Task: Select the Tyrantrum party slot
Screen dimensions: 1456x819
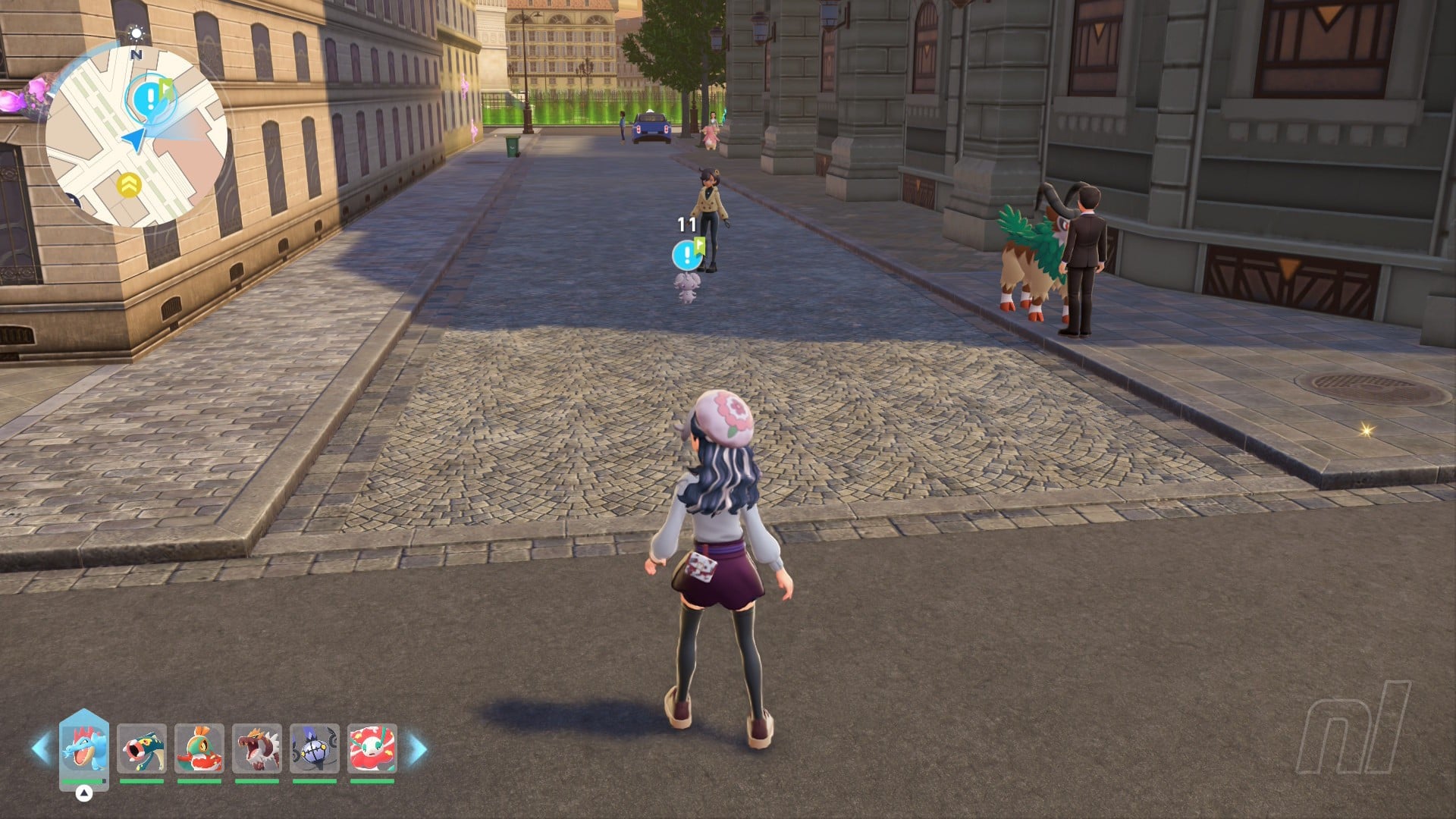Action: [257, 748]
